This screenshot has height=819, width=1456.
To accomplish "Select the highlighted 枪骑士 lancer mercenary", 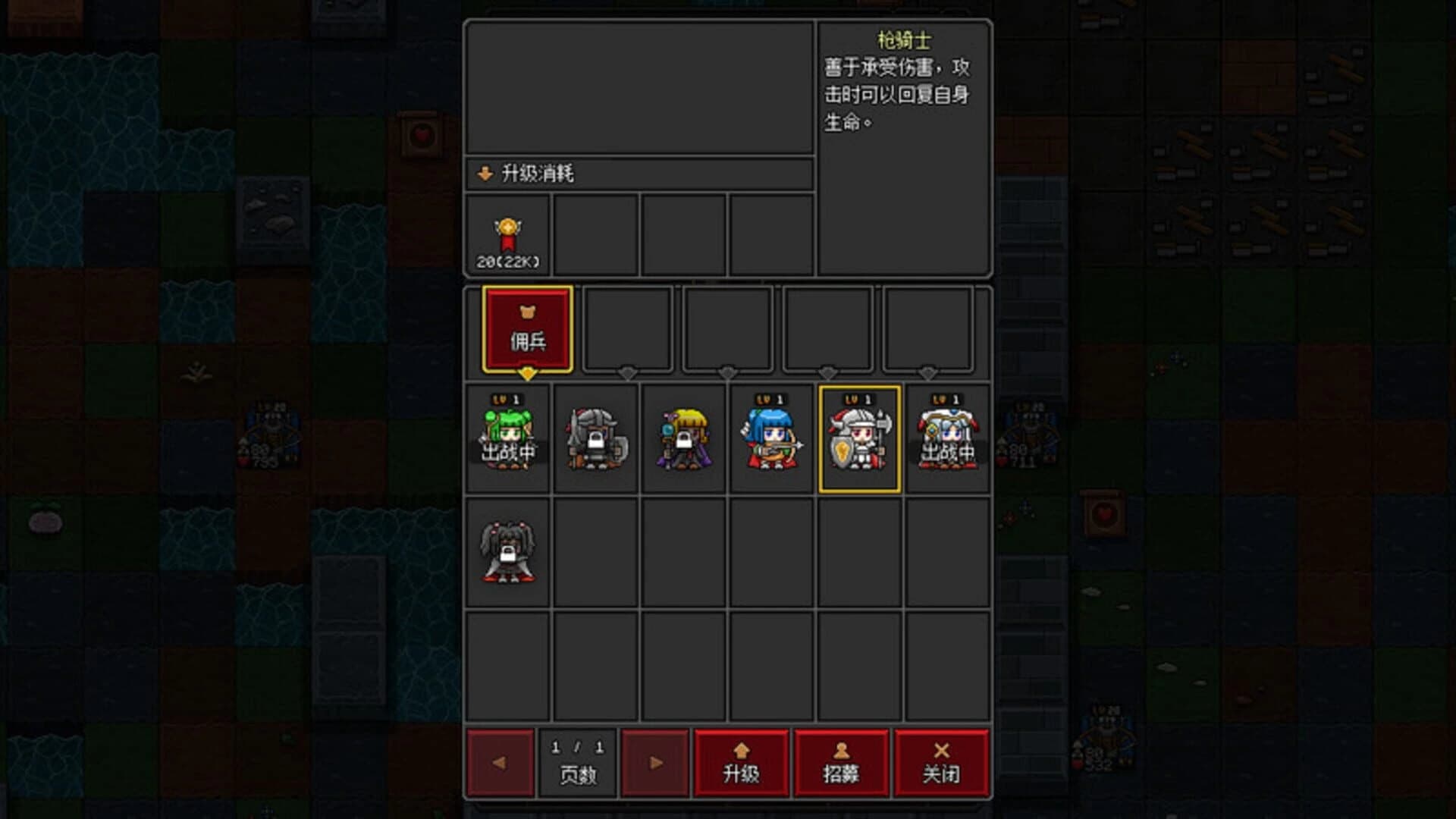I will (858, 438).
